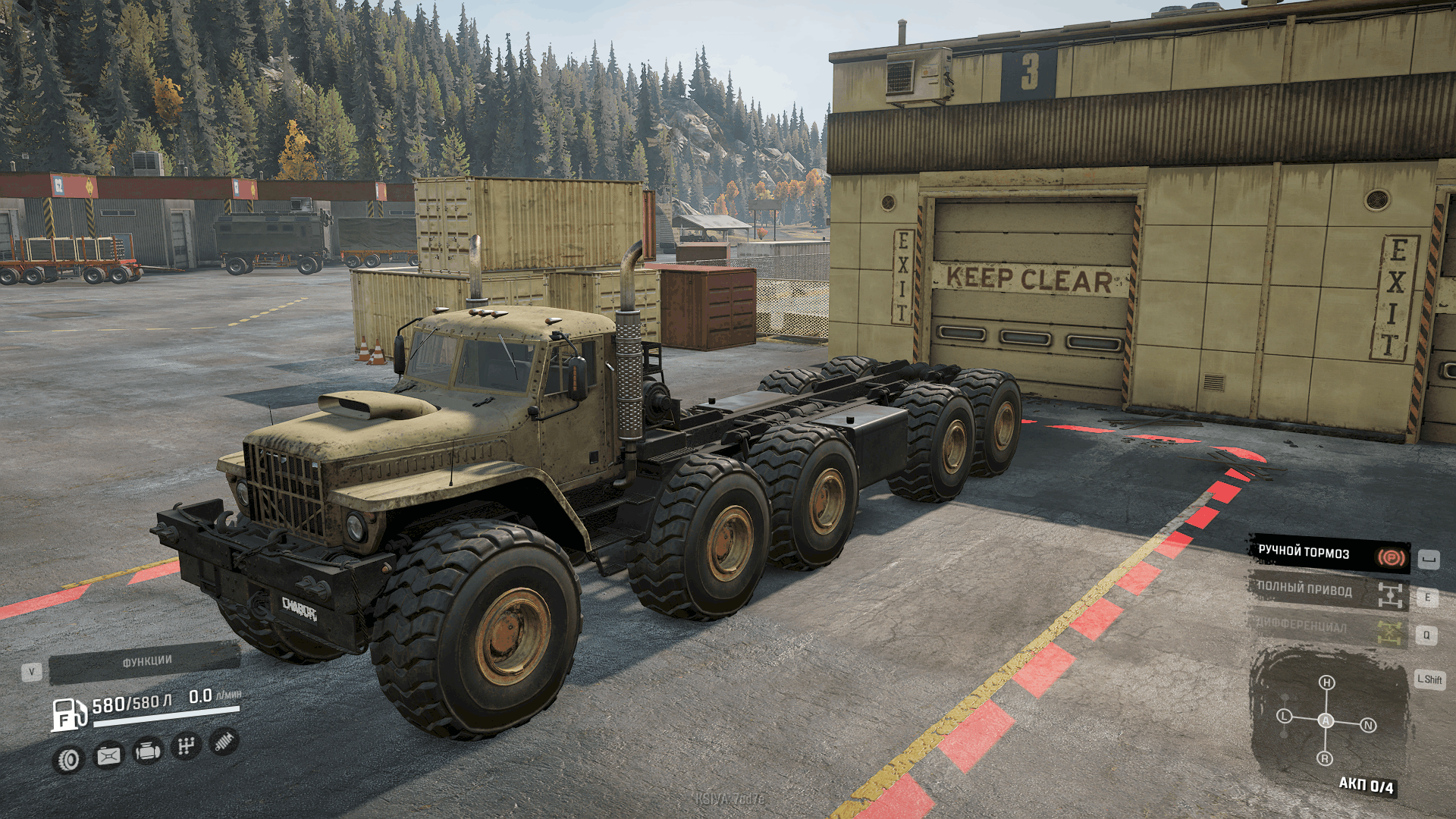Select the A automatic gear
Screen dimensions: 1456x819
point(1326,720)
